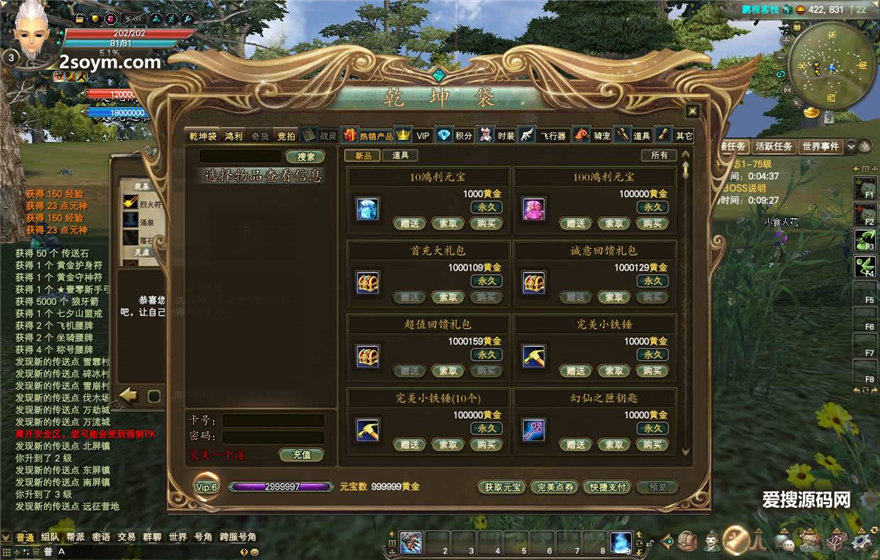Open the 所有 filter dropdown

click(x=659, y=155)
